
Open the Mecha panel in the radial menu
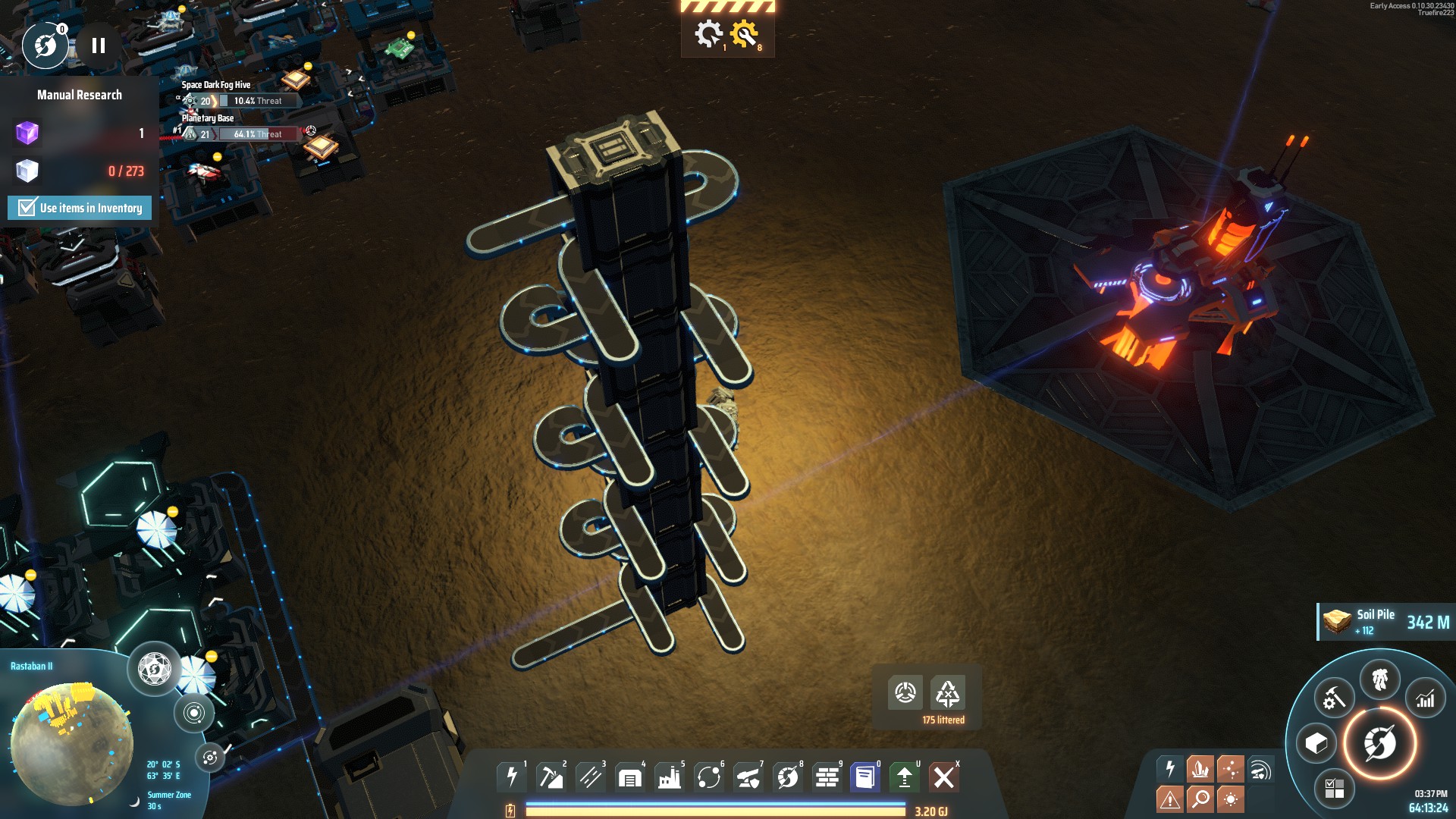click(x=1379, y=677)
